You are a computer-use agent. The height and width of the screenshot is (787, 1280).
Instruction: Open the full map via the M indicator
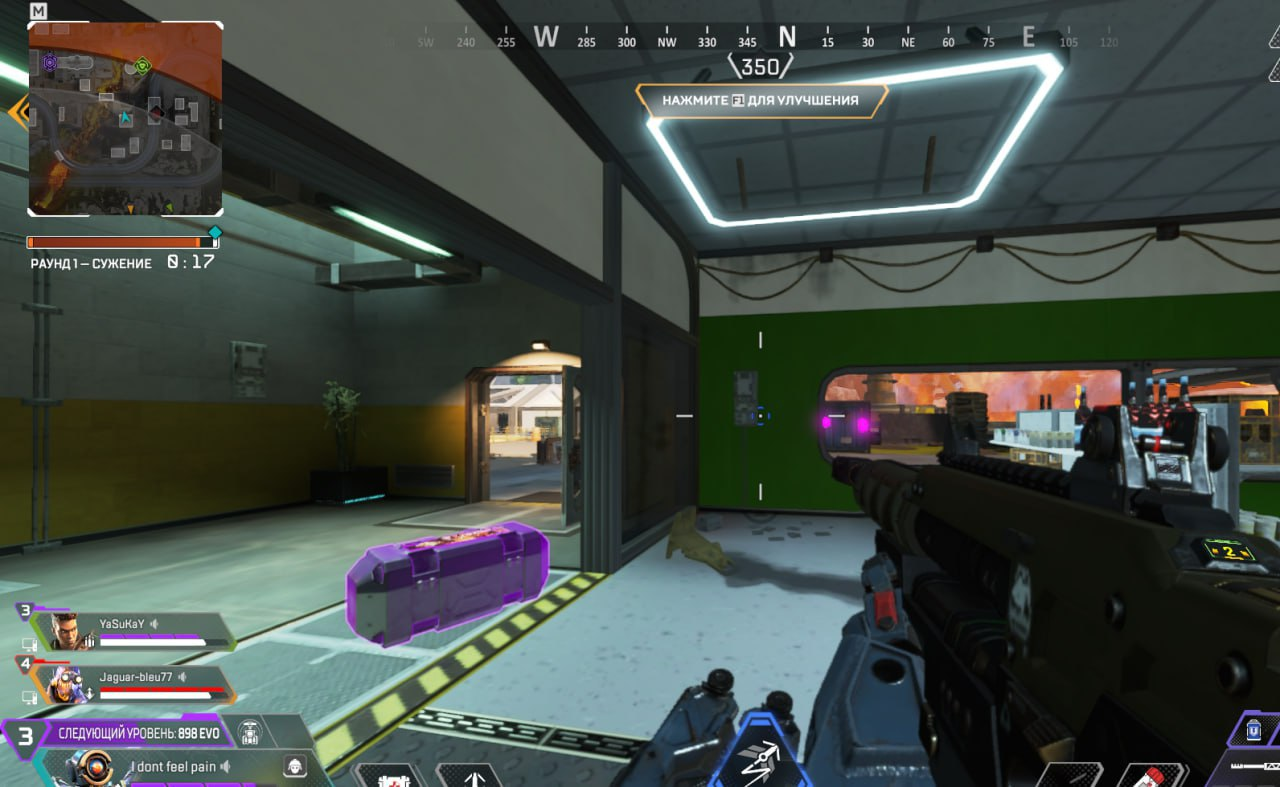[x=38, y=12]
